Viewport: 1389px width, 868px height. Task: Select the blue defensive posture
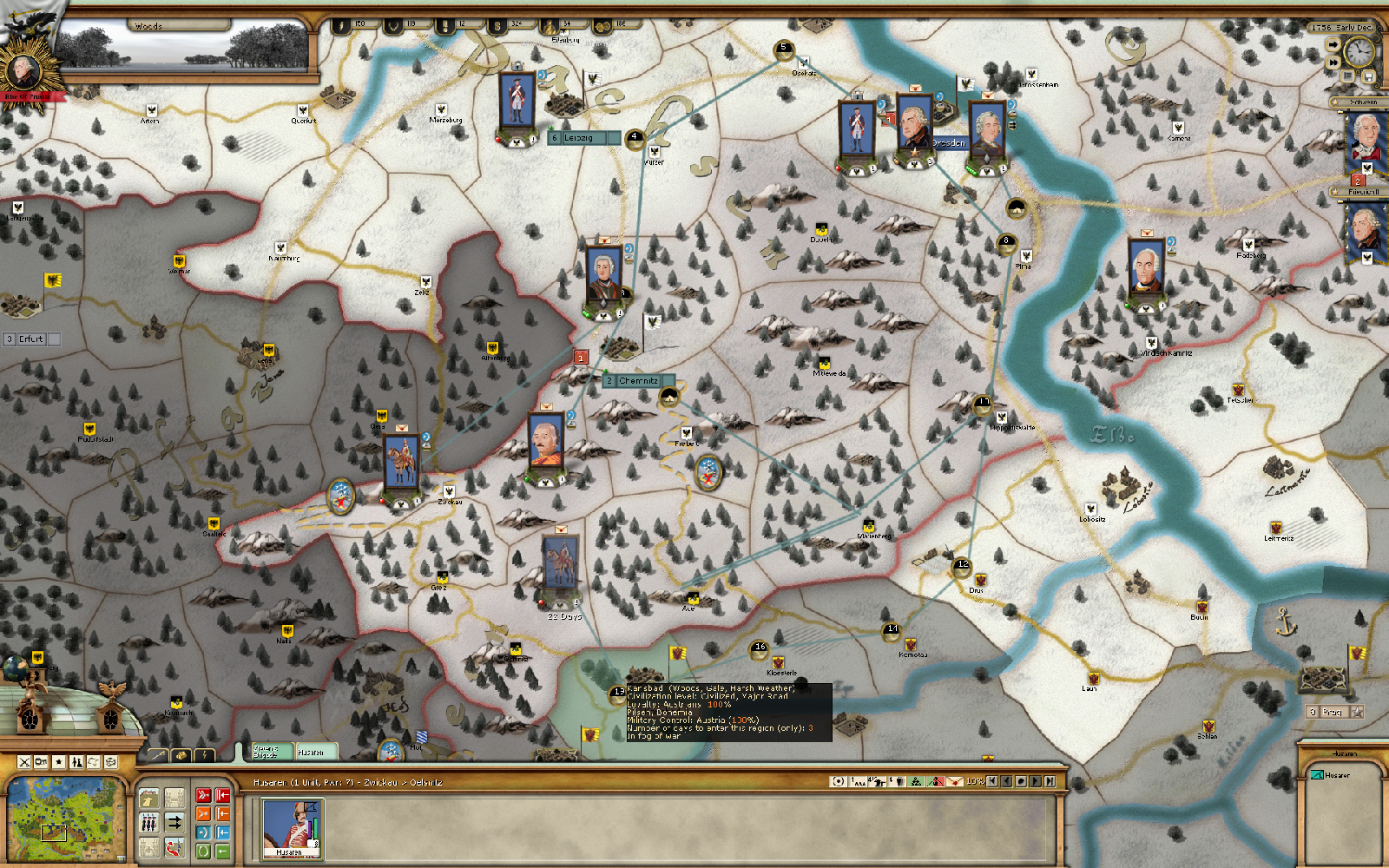click(x=203, y=832)
